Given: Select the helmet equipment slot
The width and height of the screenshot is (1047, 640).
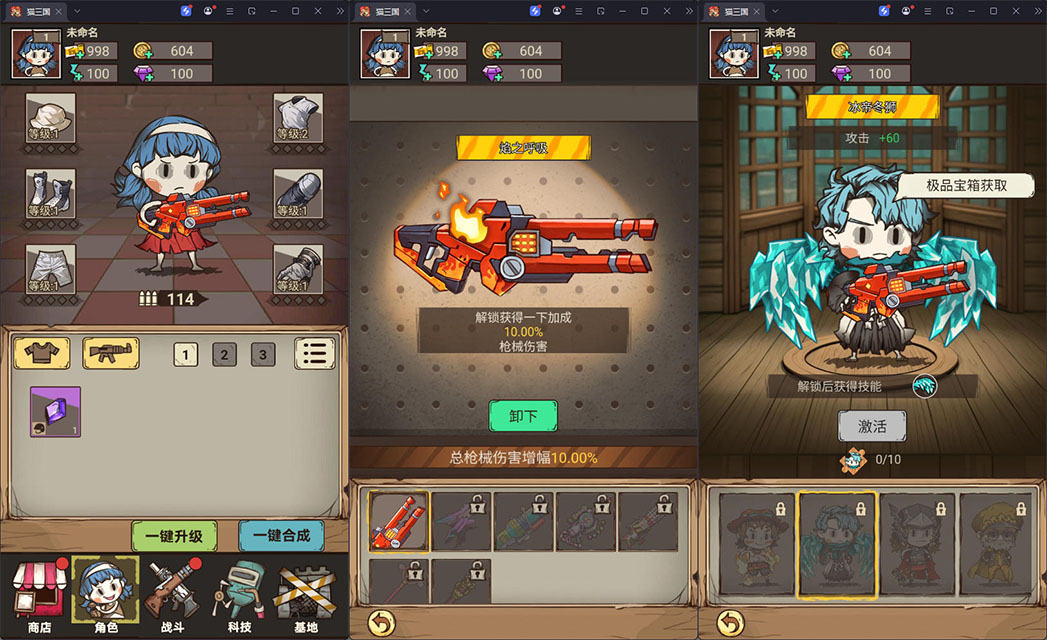Looking at the screenshot, I should [50, 118].
